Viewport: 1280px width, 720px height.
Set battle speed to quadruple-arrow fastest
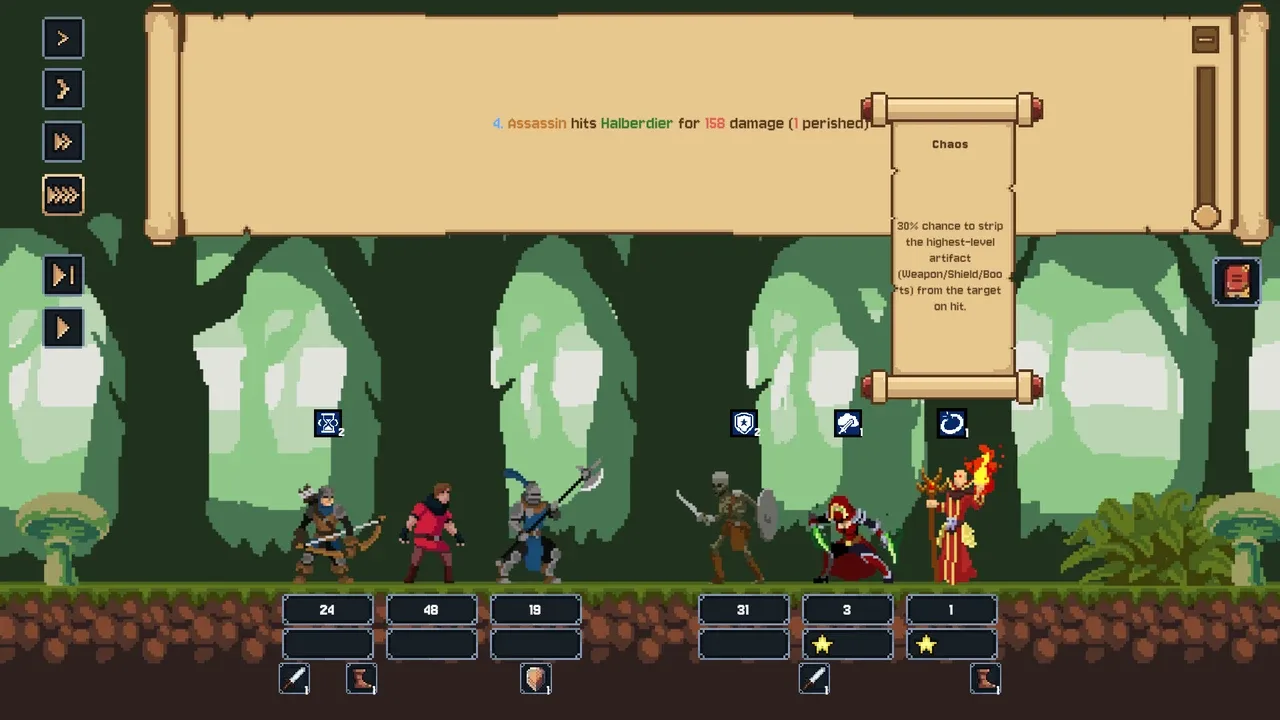click(63, 195)
